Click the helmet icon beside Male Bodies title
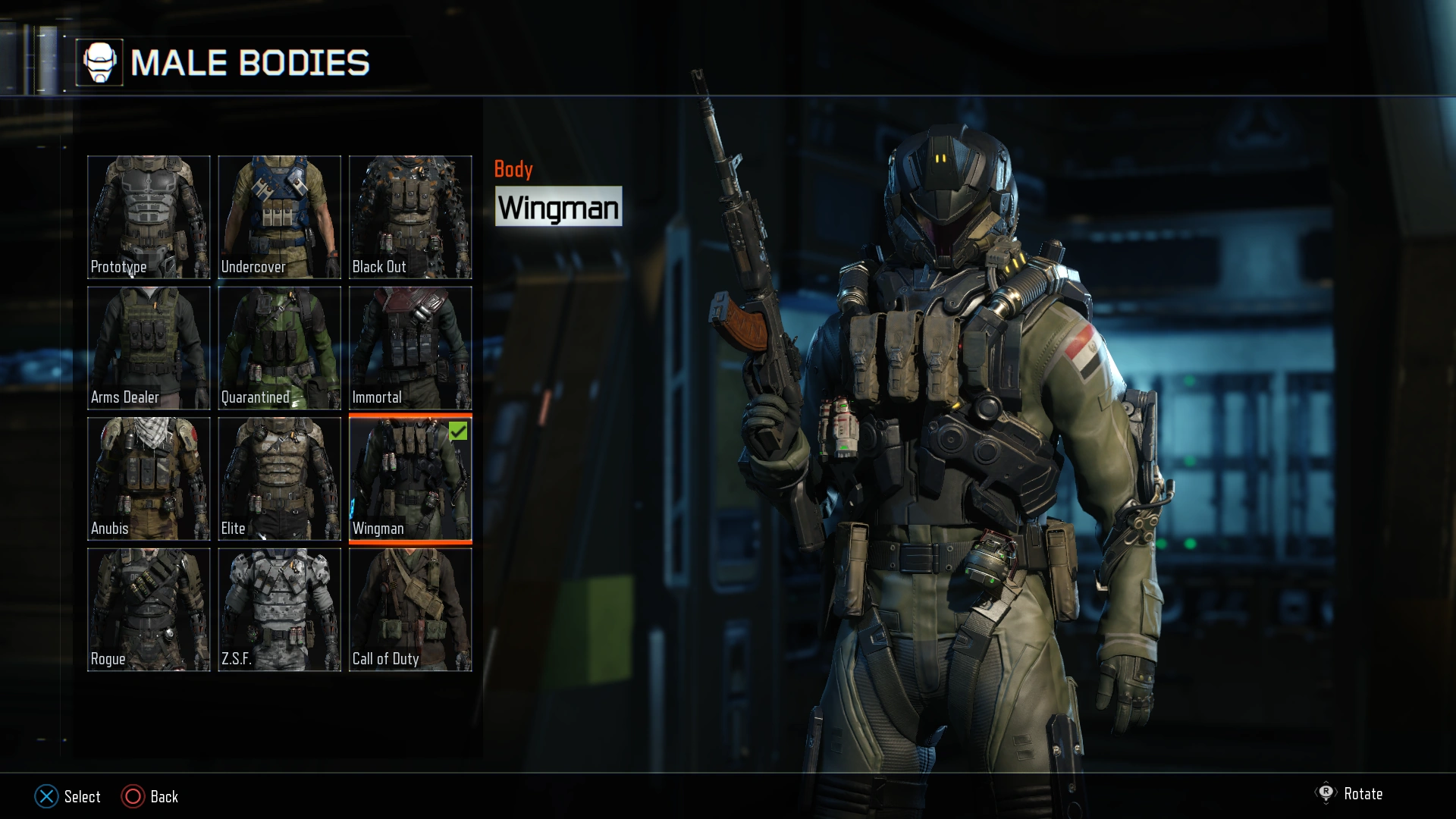Screen dimensions: 1456x819 [101, 62]
